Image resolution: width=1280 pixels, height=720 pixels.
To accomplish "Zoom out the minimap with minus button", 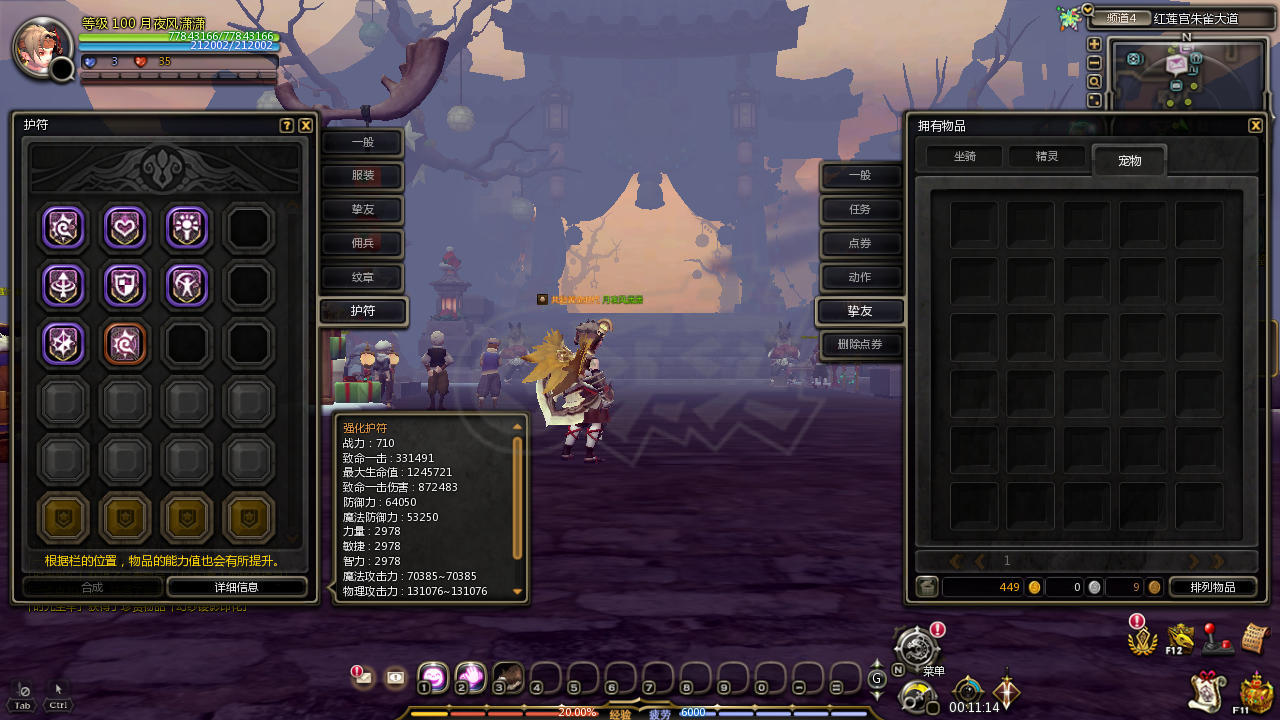I will point(1095,63).
